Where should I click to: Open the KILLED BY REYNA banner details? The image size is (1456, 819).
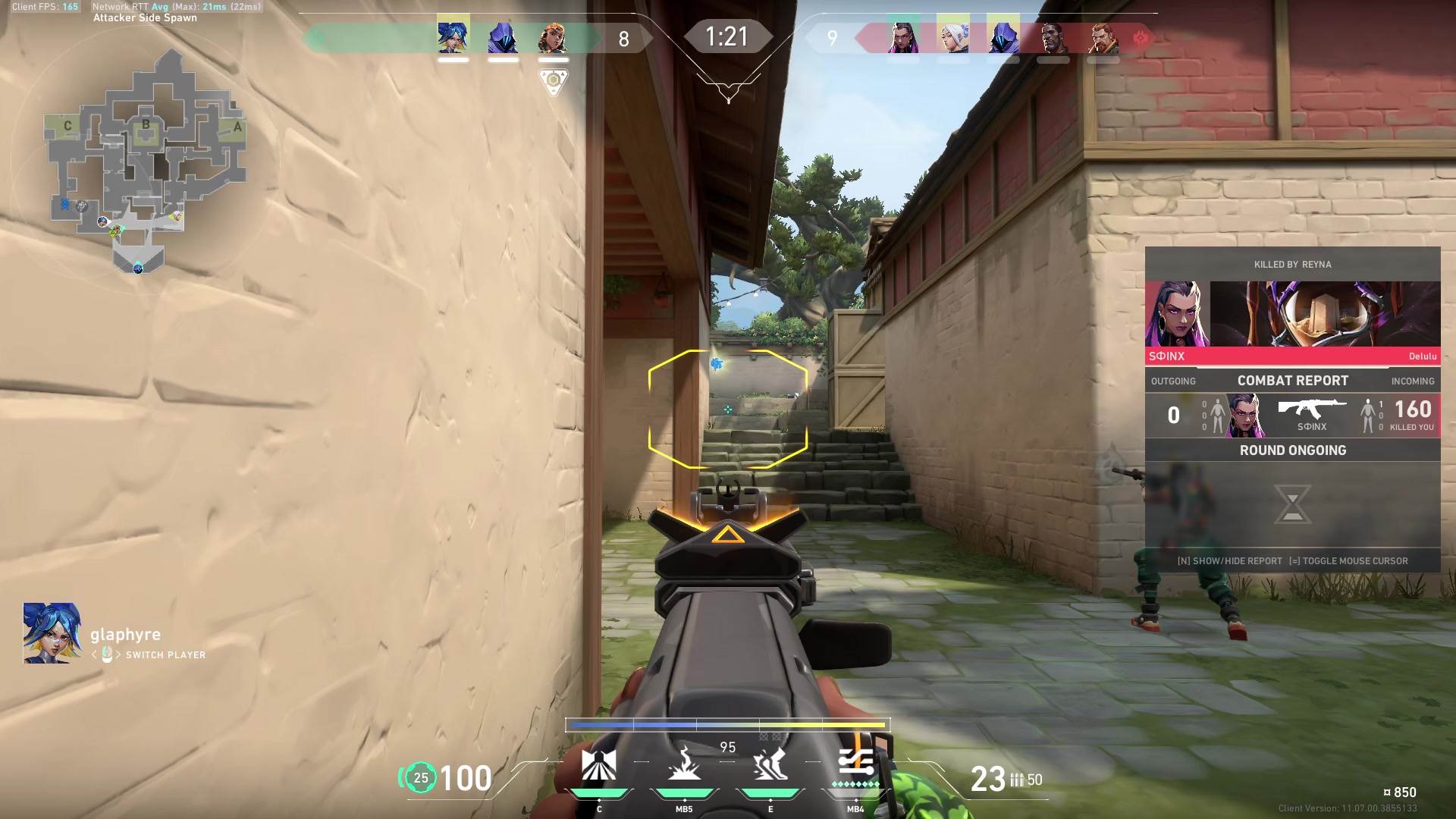pos(1293,265)
